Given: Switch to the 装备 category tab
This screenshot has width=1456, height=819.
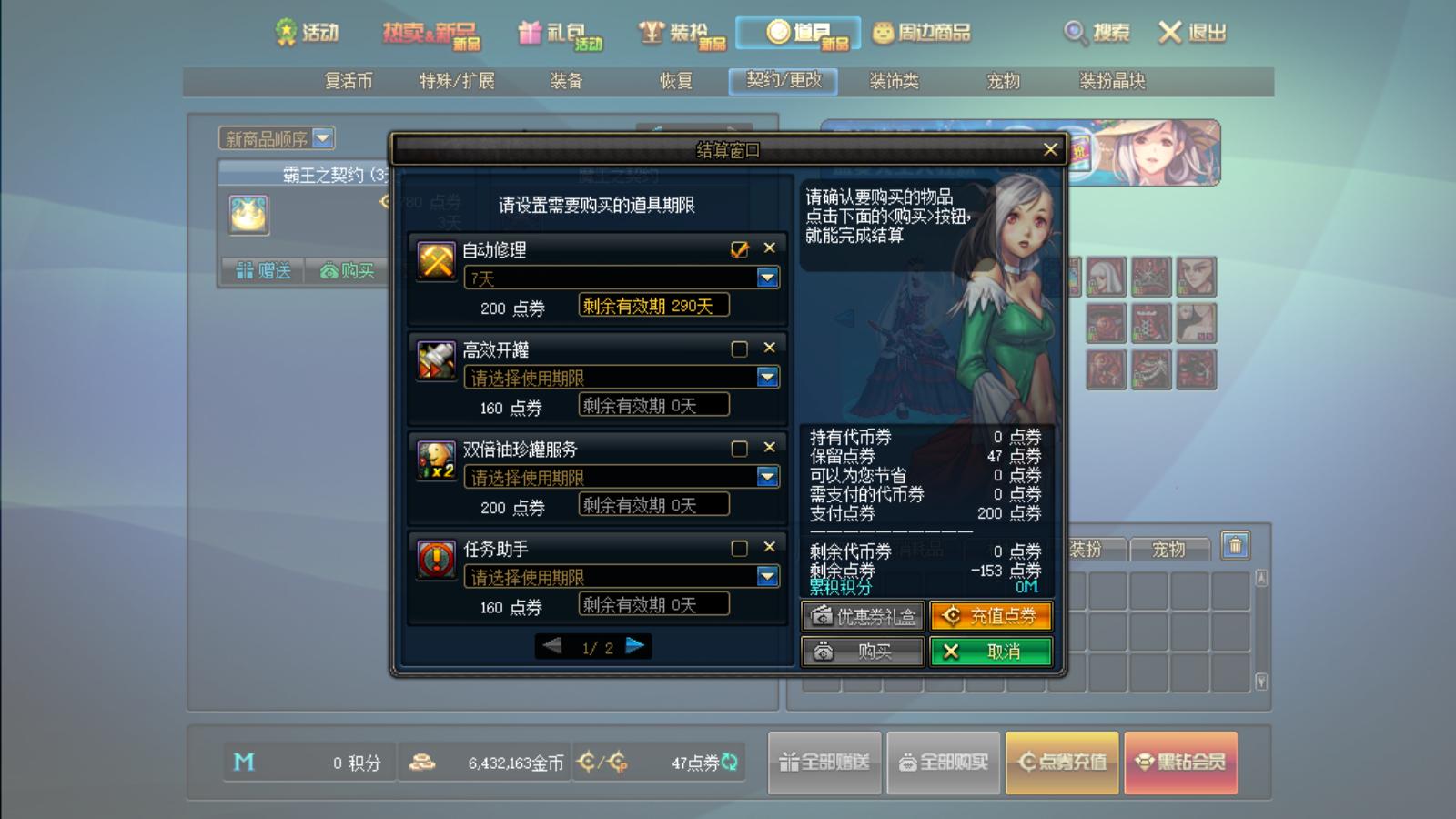Looking at the screenshot, I should point(566,81).
